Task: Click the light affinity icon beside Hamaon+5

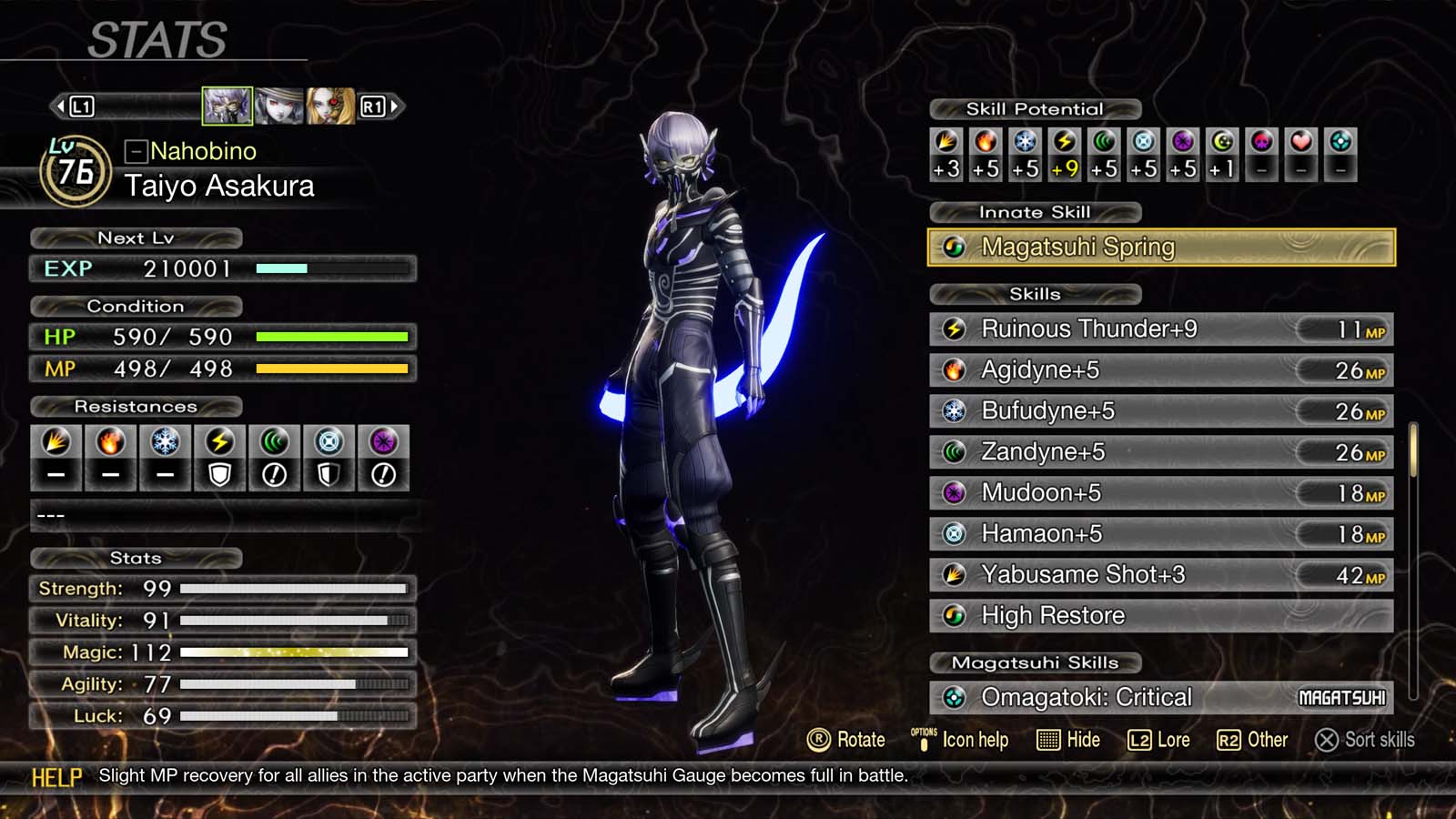Action: coord(955,533)
